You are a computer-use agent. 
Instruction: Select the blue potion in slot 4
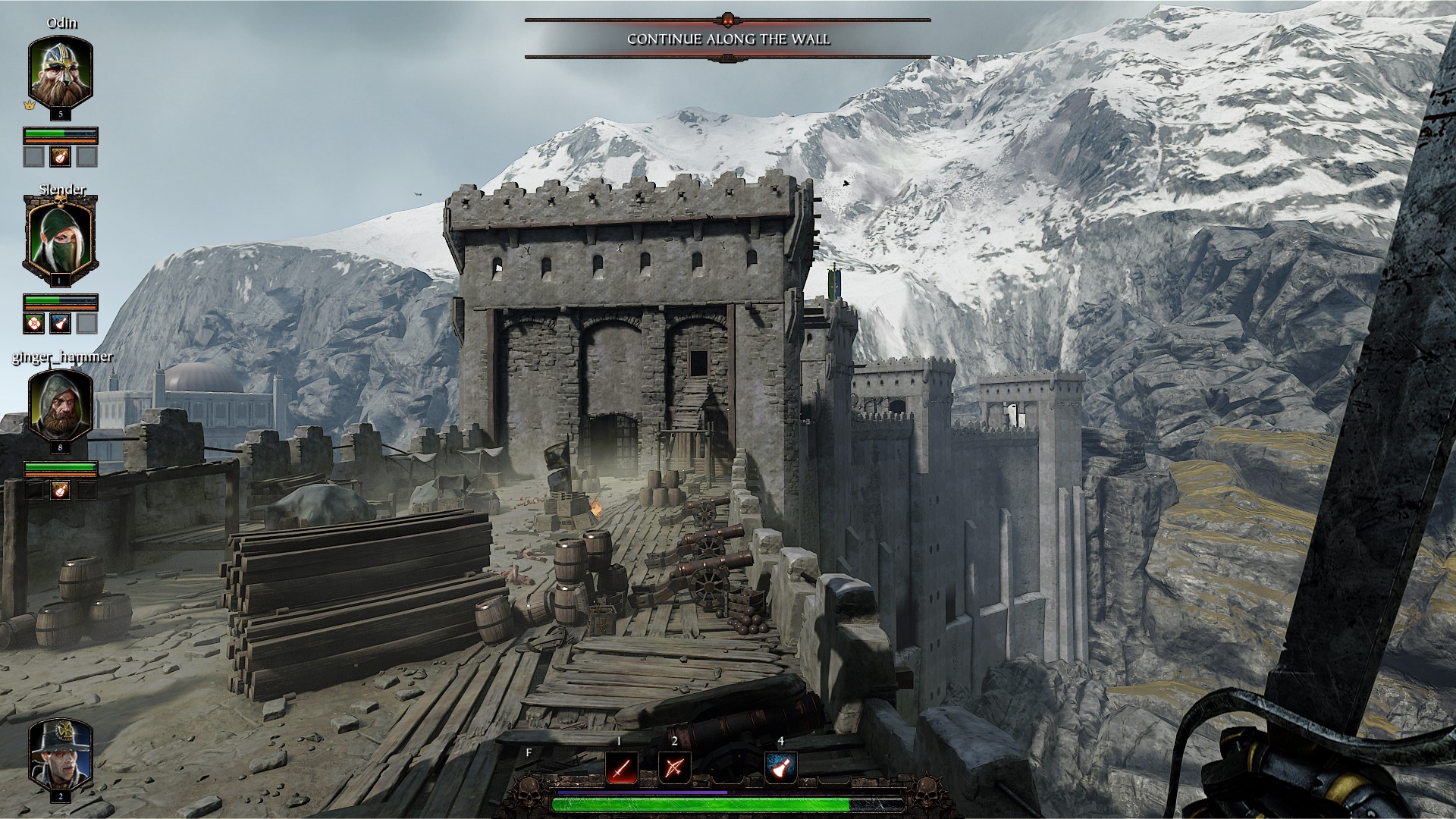point(780,768)
